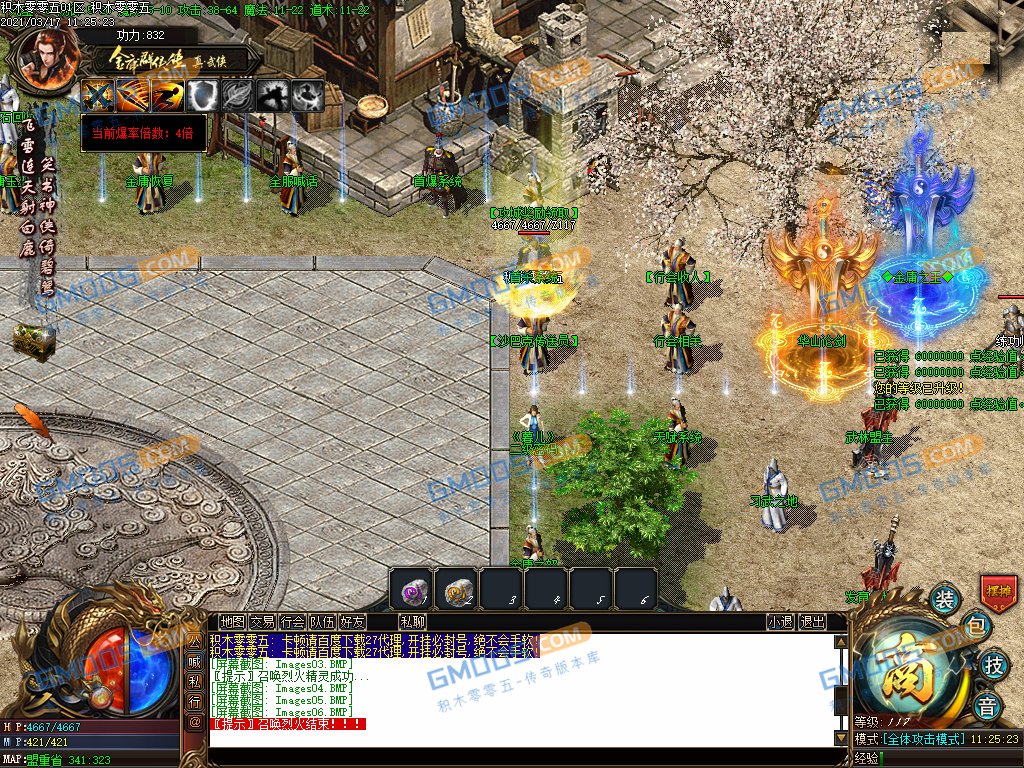Activate the crossed swords skill icon
The image size is (1024, 768).
pos(98,95)
